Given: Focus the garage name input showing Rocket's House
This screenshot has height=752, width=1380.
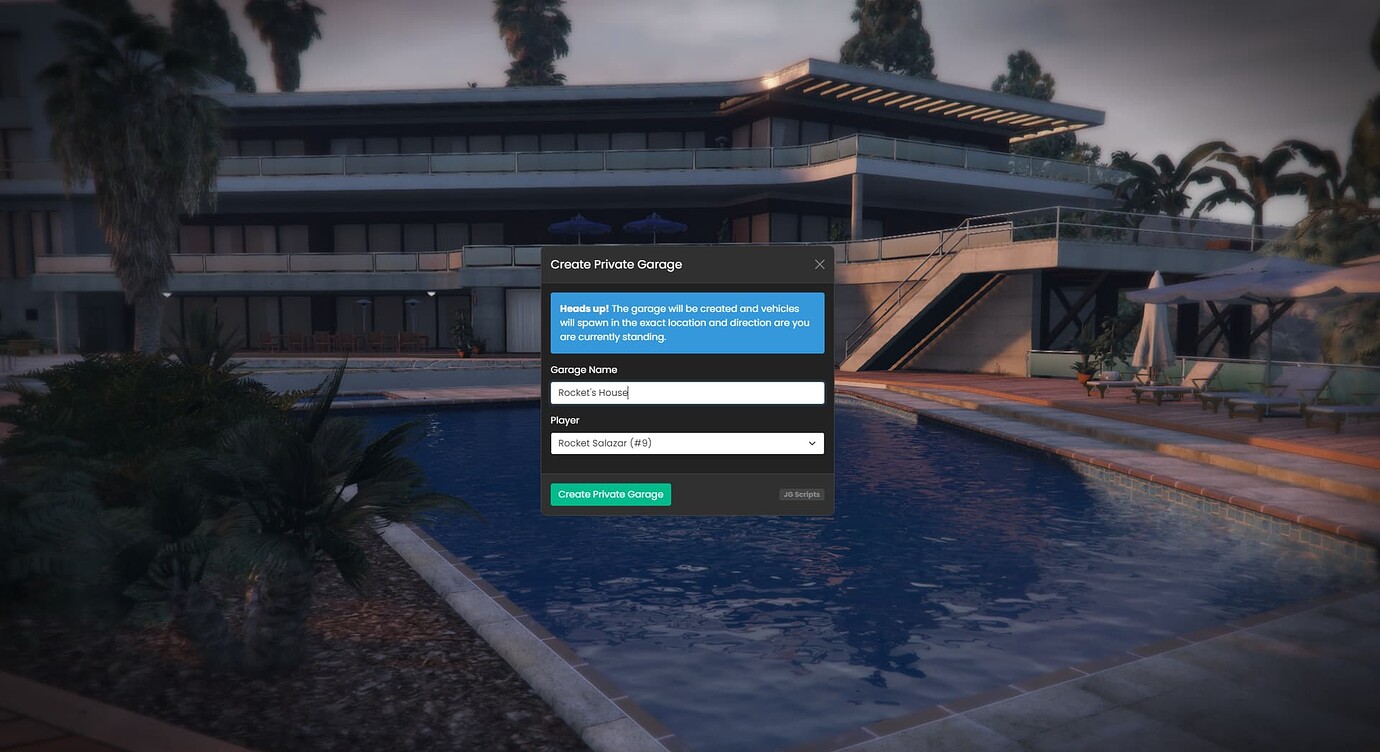Looking at the screenshot, I should 687,391.
